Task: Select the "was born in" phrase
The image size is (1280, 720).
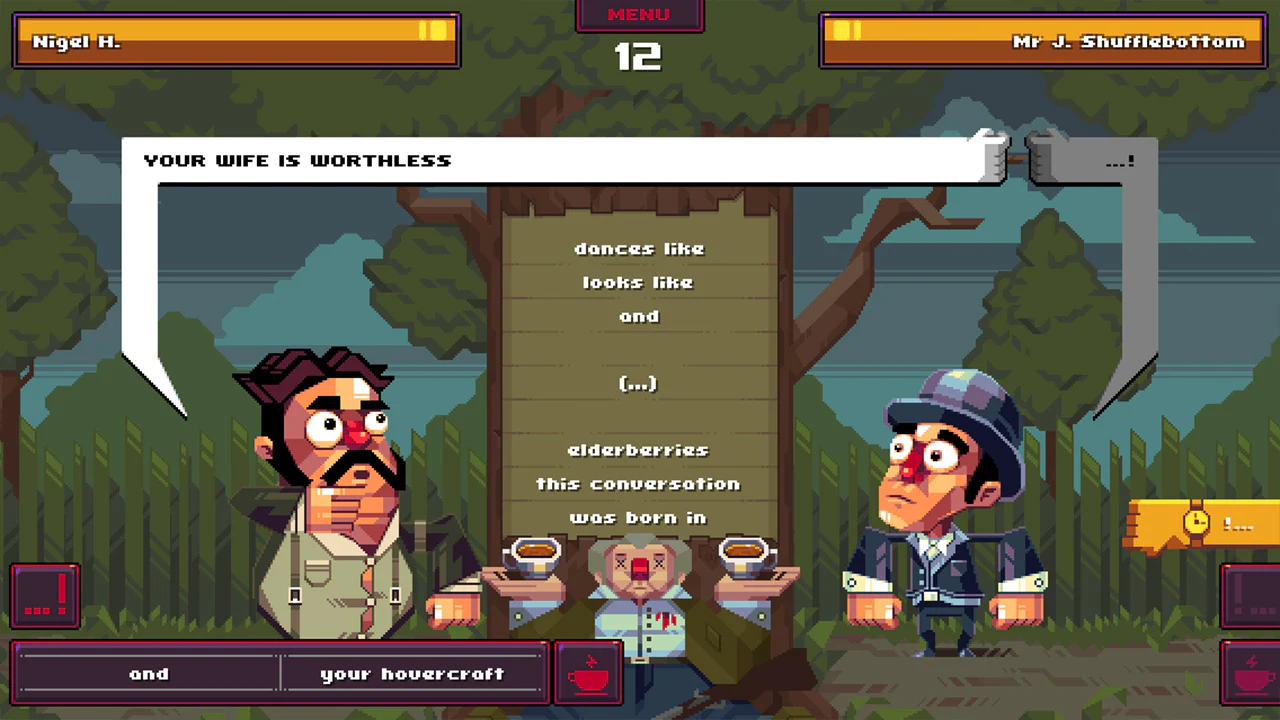Action: pyautogui.click(x=638, y=517)
